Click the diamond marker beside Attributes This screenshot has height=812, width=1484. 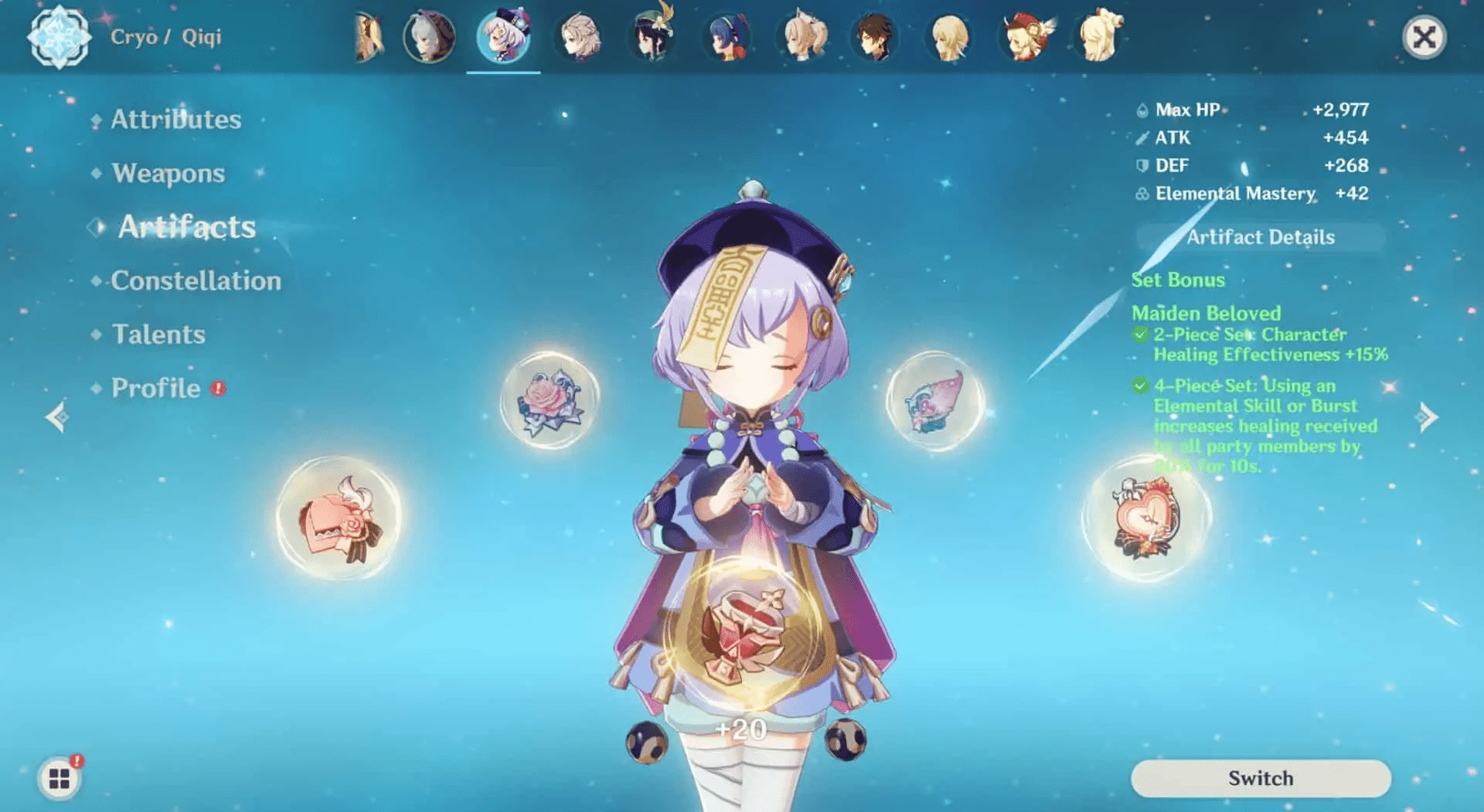(96, 120)
